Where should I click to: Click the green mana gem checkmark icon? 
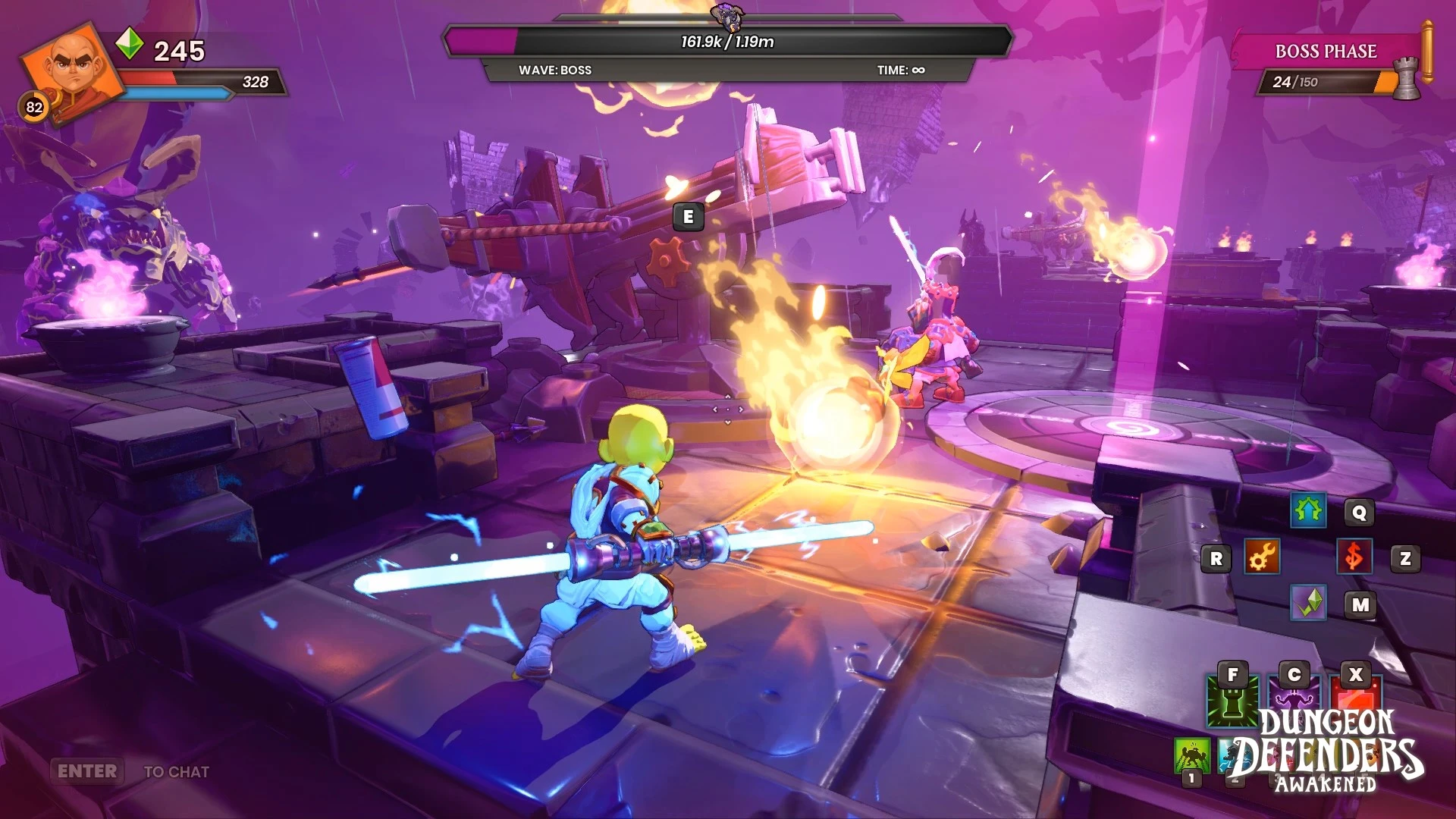[x=1308, y=604]
